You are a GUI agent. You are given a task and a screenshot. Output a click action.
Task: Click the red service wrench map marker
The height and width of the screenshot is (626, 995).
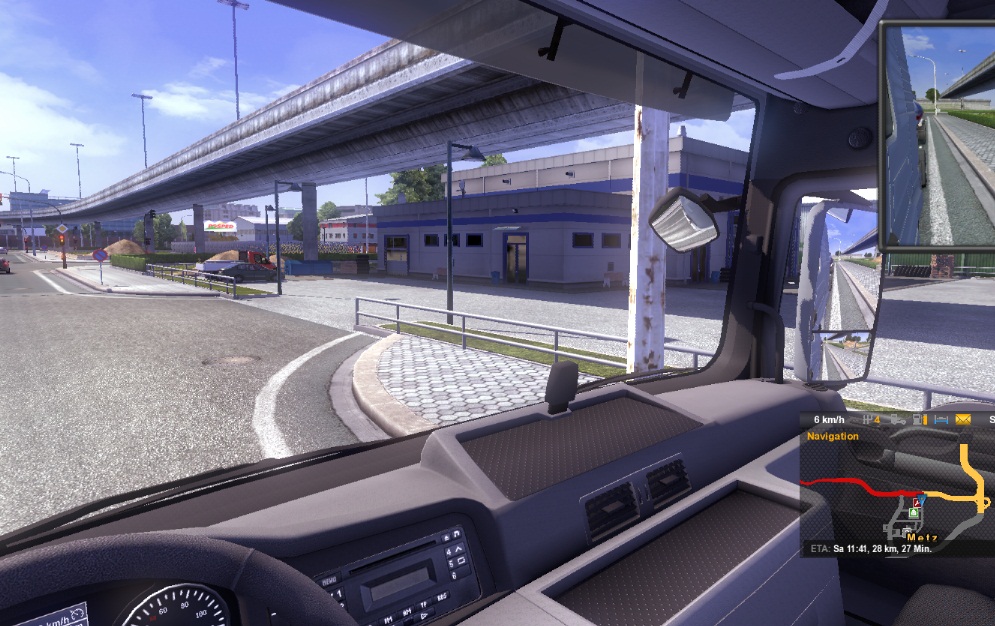(916, 503)
